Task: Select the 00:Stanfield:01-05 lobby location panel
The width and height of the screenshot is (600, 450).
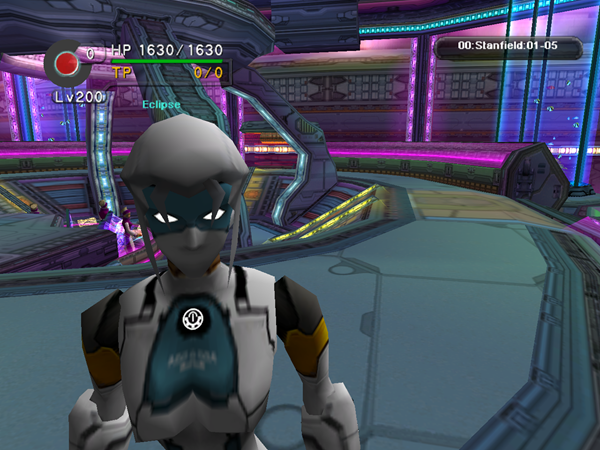Action: [x=507, y=46]
